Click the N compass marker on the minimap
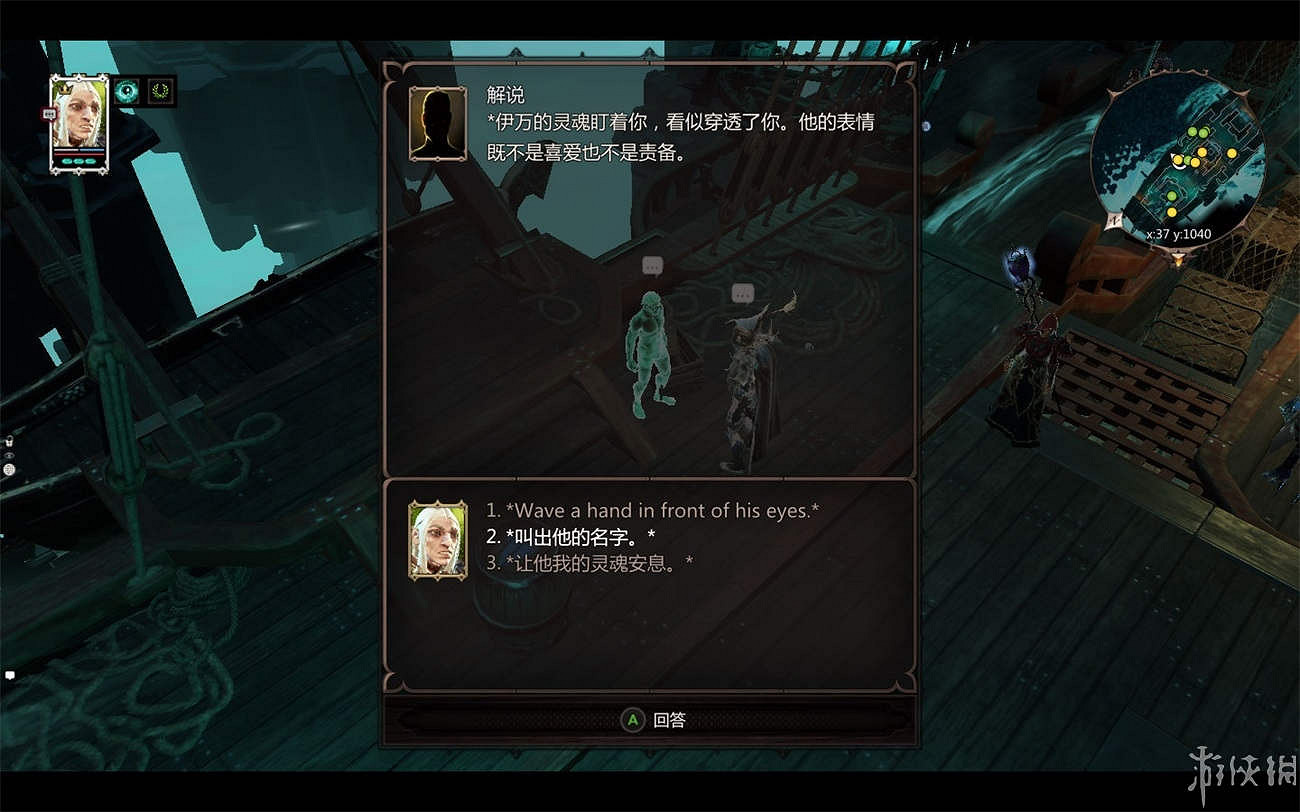Image resolution: width=1300 pixels, height=812 pixels. coord(1113,220)
